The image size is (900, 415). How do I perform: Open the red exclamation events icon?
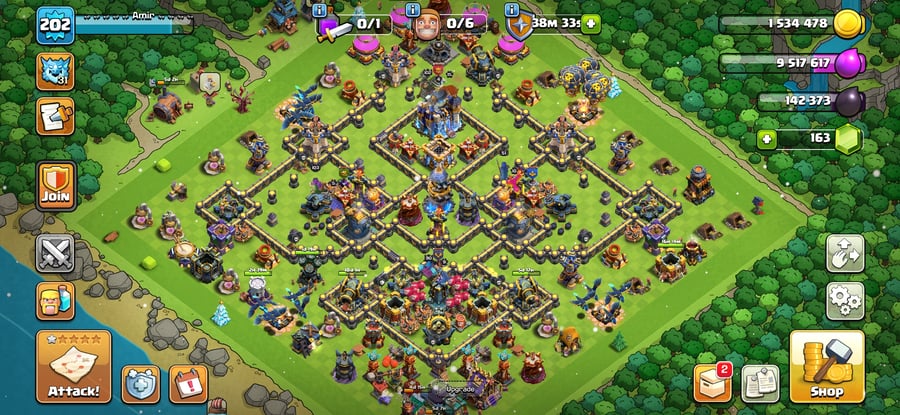(x=188, y=382)
